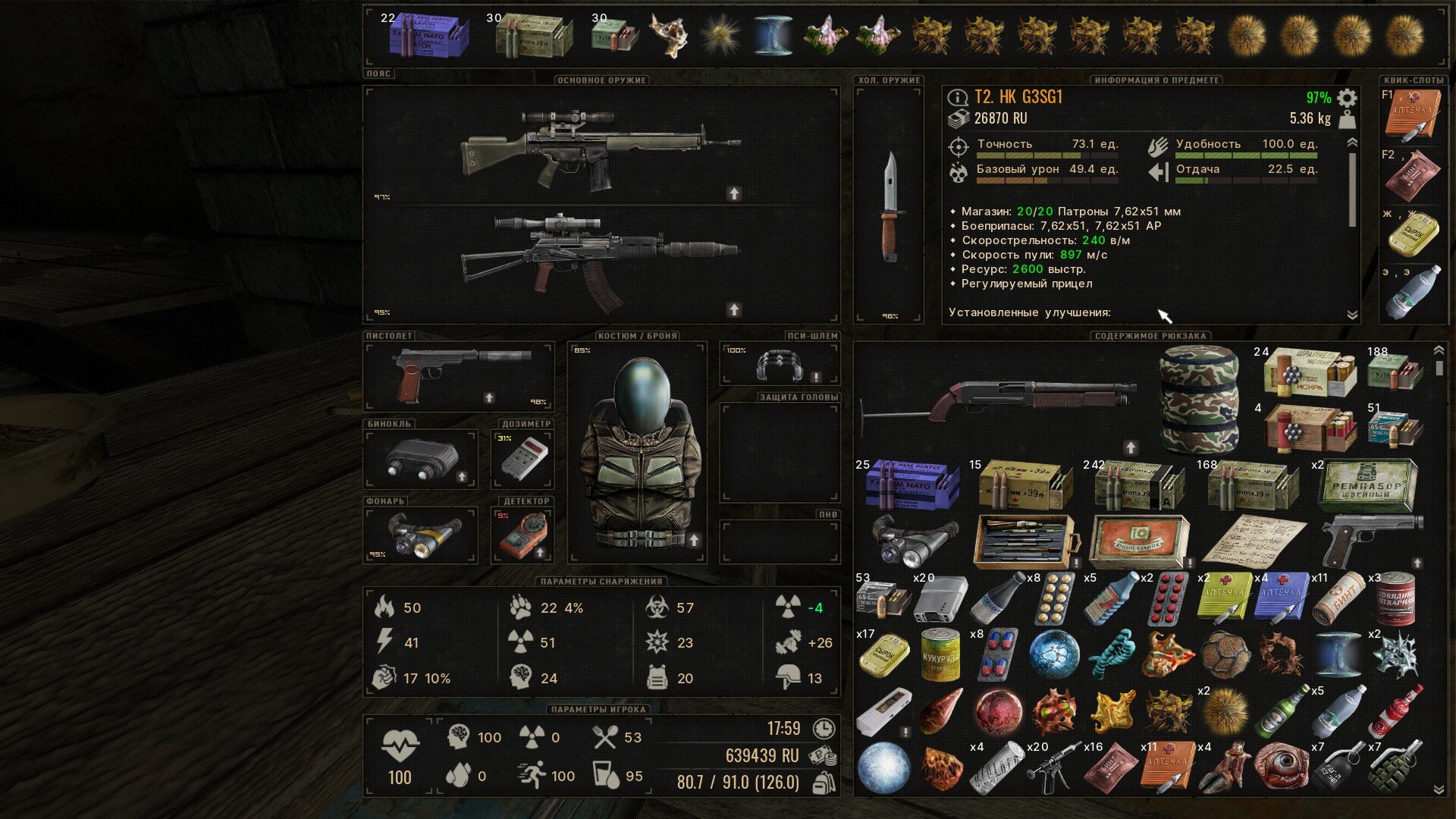This screenshot has height=819, width=1456.
Task: Select the equipped armor suit
Action: [638, 452]
